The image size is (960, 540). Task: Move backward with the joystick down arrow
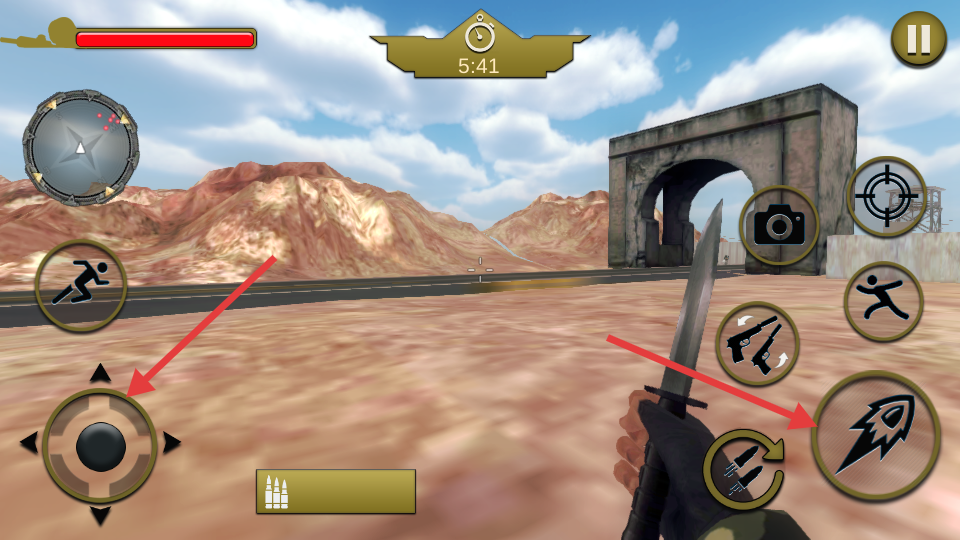(100, 515)
